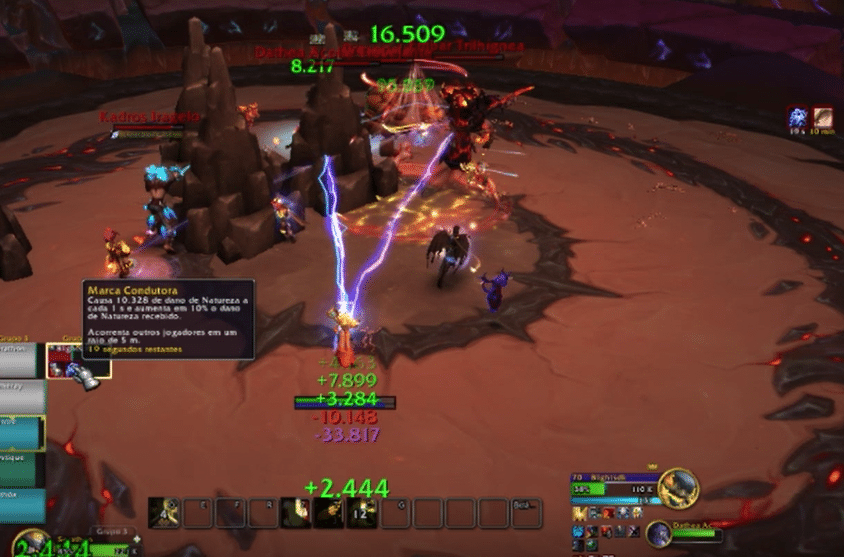
Task: Click the target-of-target portrait
Action: [657, 531]
